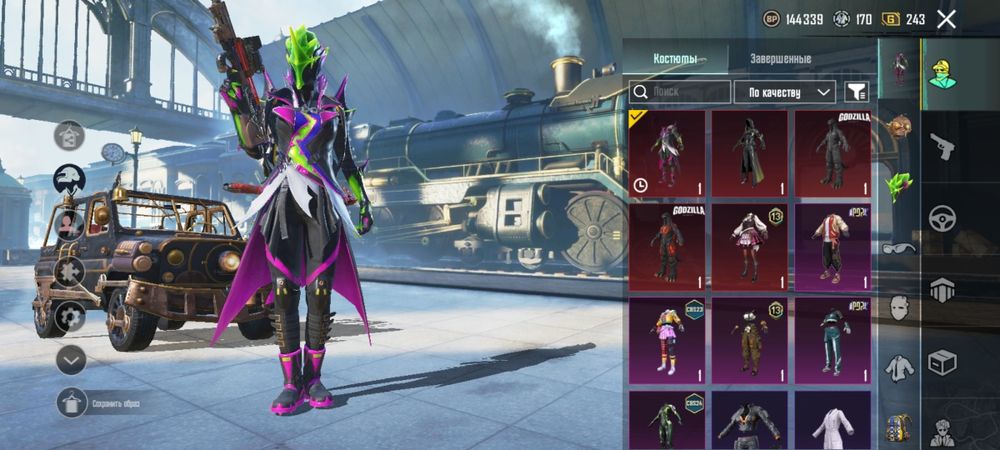Choose the teal tracksuit costume
The width and height of the screenshot is (1000, 450).
pos(832,340)
